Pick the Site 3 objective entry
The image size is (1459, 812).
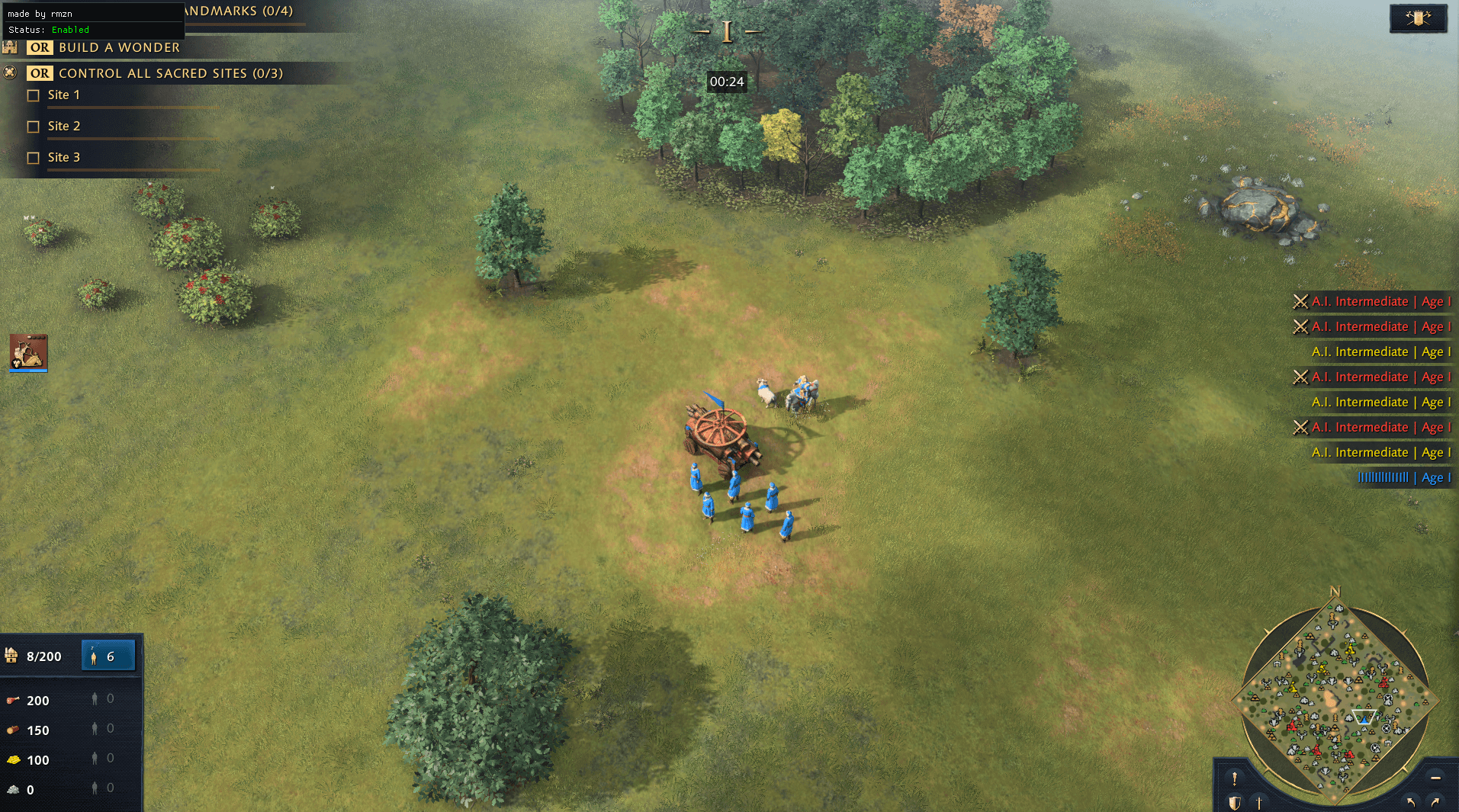click(x=63, y=158)
